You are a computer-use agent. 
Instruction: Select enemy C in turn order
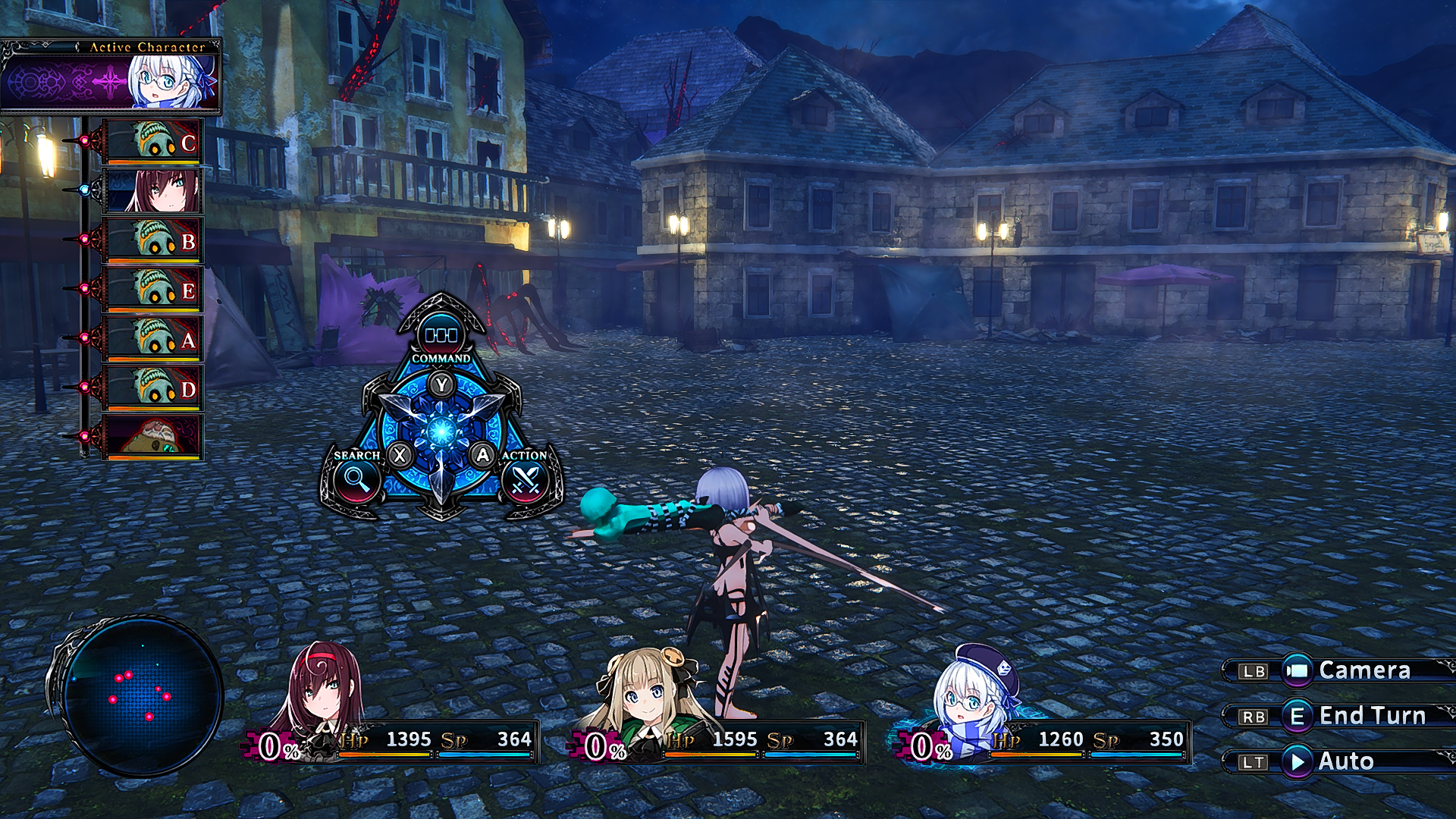tap(154, 141)
